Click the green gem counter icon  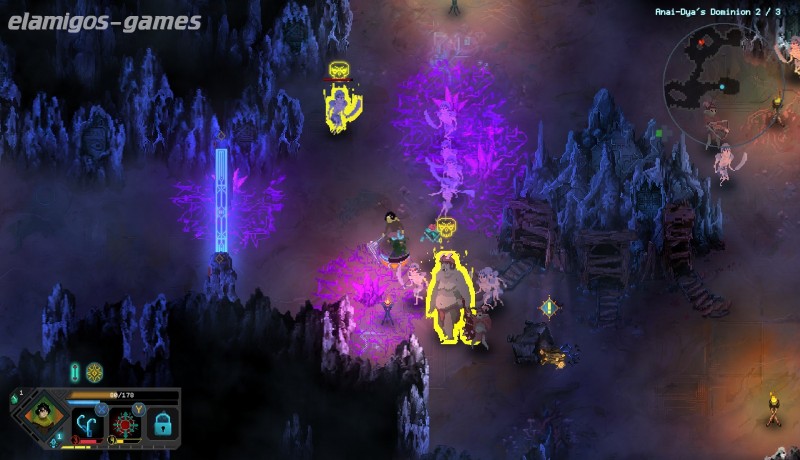point(16,400)
